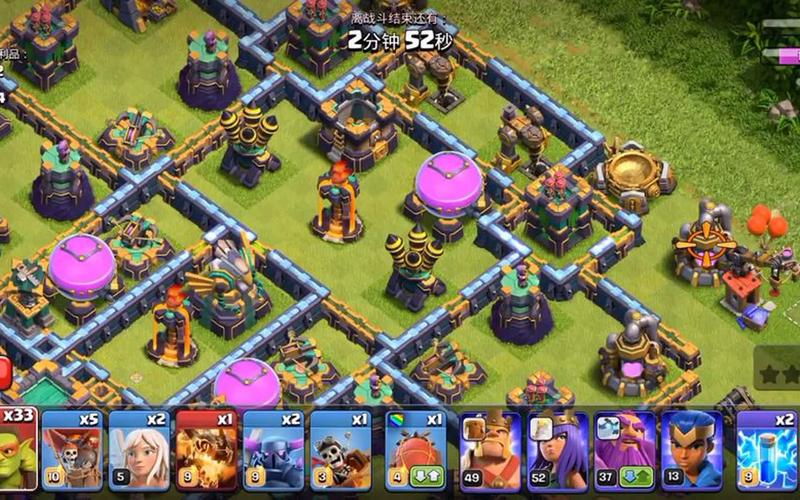Select the Royal Champion hero card

tap(692, 450)
